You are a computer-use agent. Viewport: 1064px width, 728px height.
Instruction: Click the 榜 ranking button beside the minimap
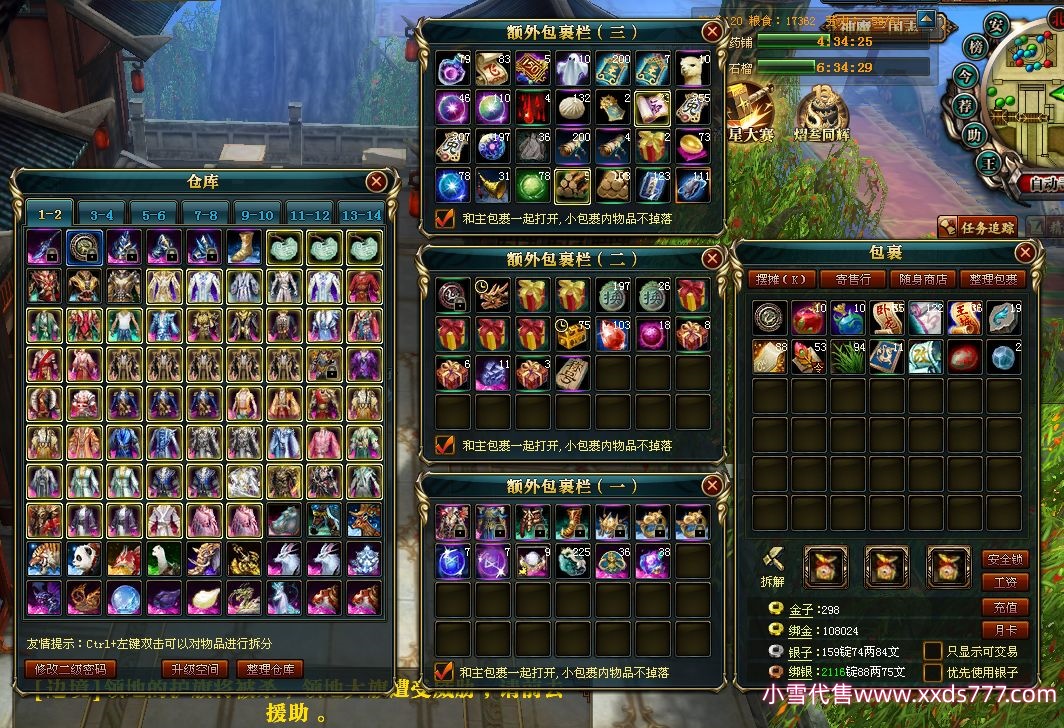[976, 47]
